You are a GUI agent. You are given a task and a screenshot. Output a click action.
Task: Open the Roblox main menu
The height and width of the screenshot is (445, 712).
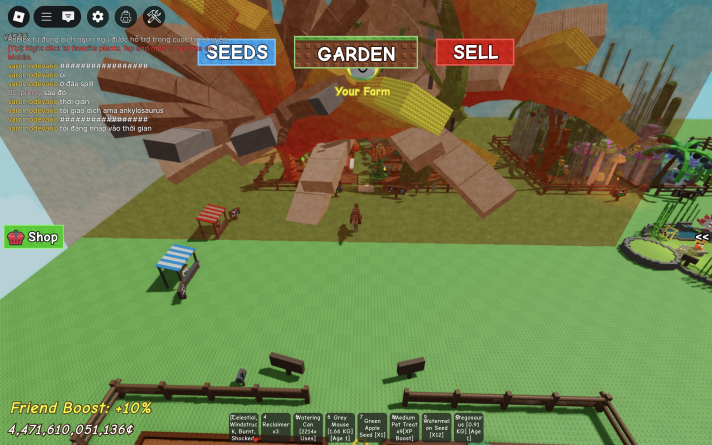(18, 16)
